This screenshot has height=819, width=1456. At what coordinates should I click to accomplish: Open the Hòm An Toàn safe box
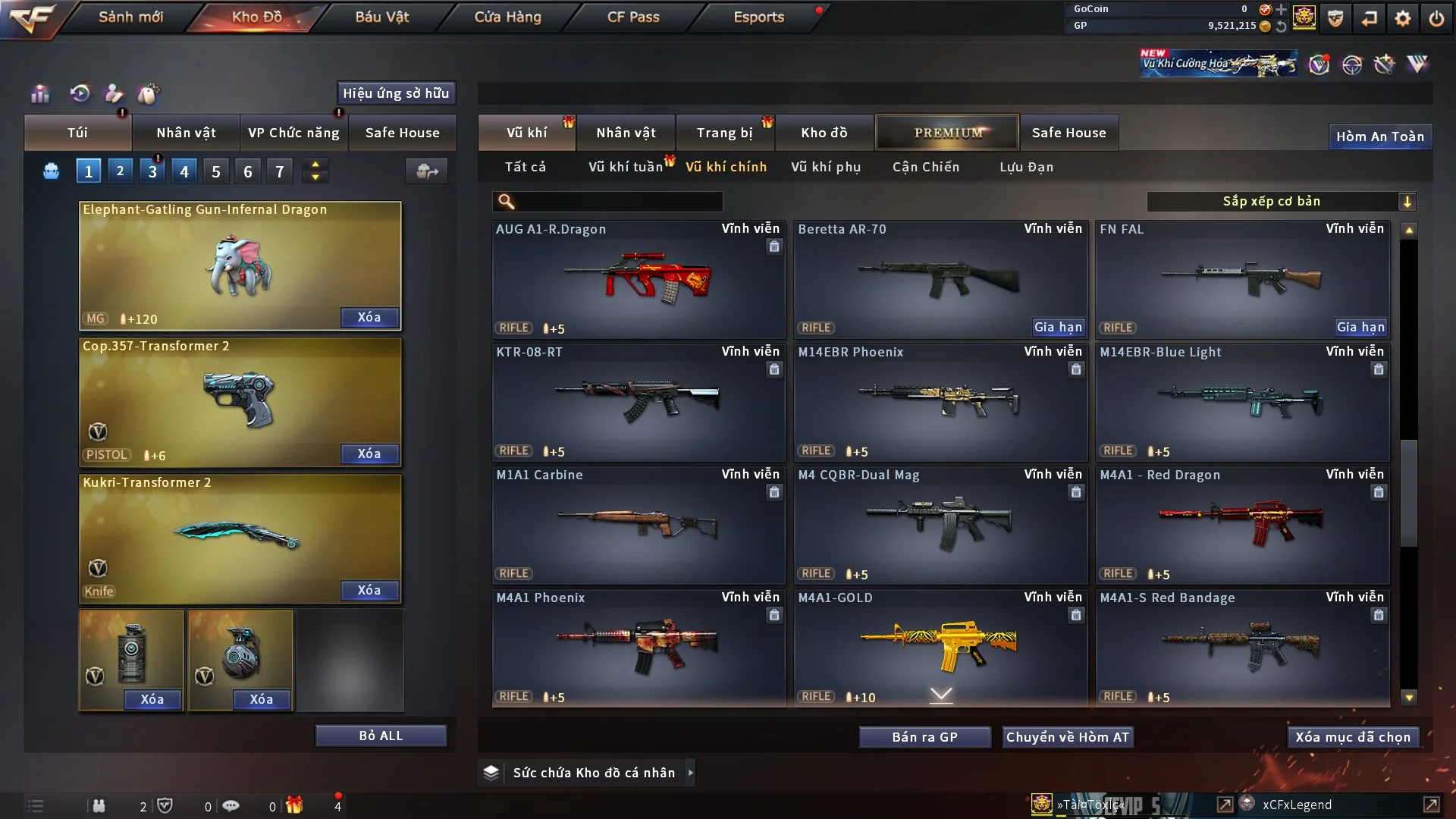click(1379, 136)
